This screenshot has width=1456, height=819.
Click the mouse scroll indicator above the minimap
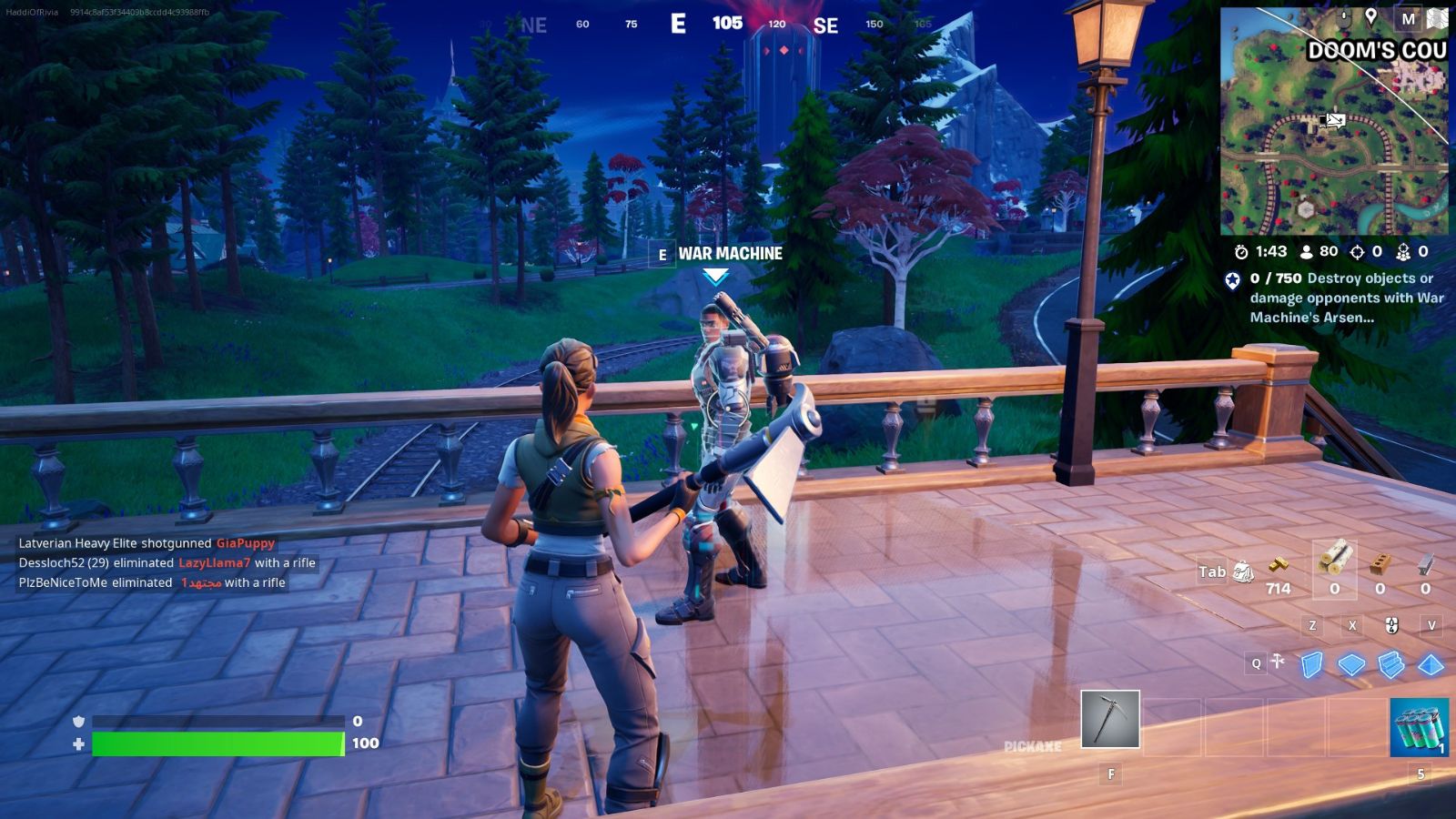tap(1344, 16)
